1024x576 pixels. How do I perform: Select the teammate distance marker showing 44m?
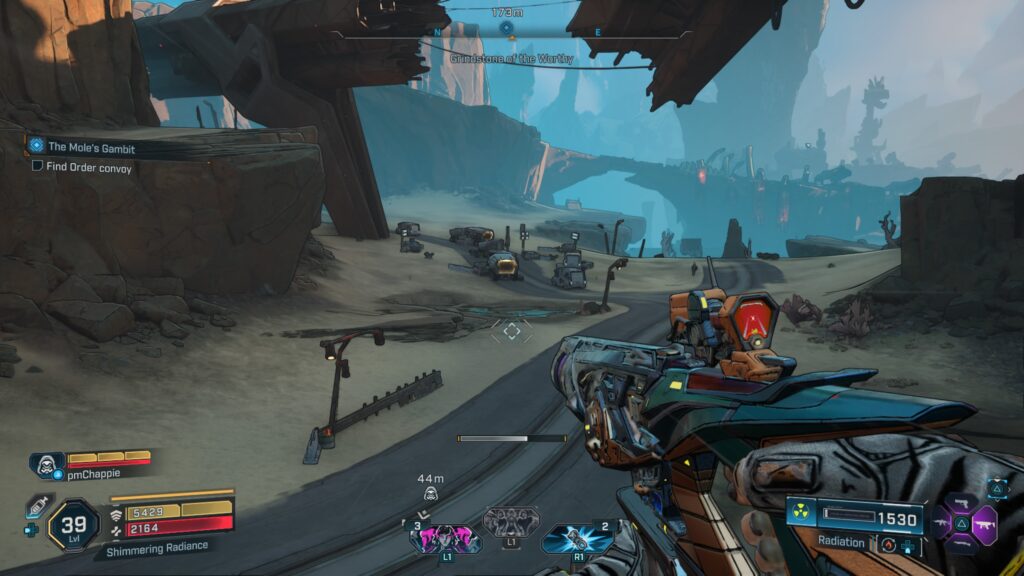[x=430, y=487]
